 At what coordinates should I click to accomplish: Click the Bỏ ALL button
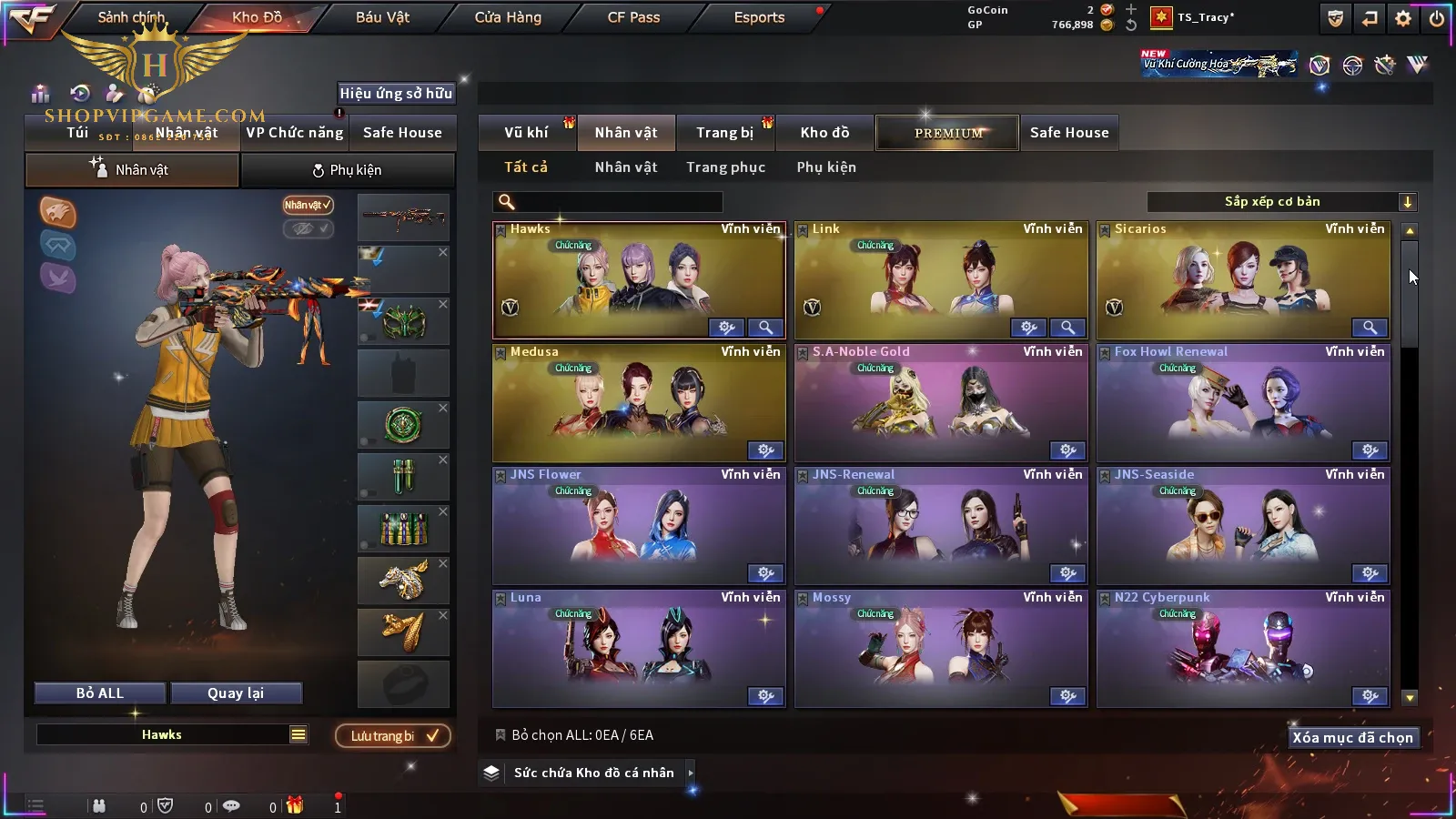pyautogui.click(x=100, y=693)
